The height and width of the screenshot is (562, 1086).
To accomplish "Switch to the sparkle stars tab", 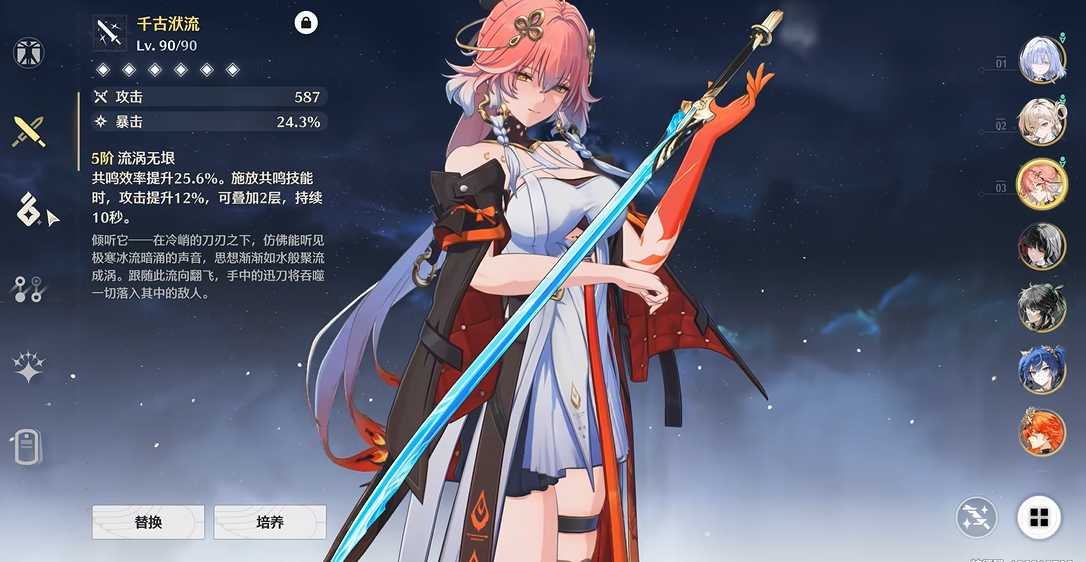I will 28,367.
